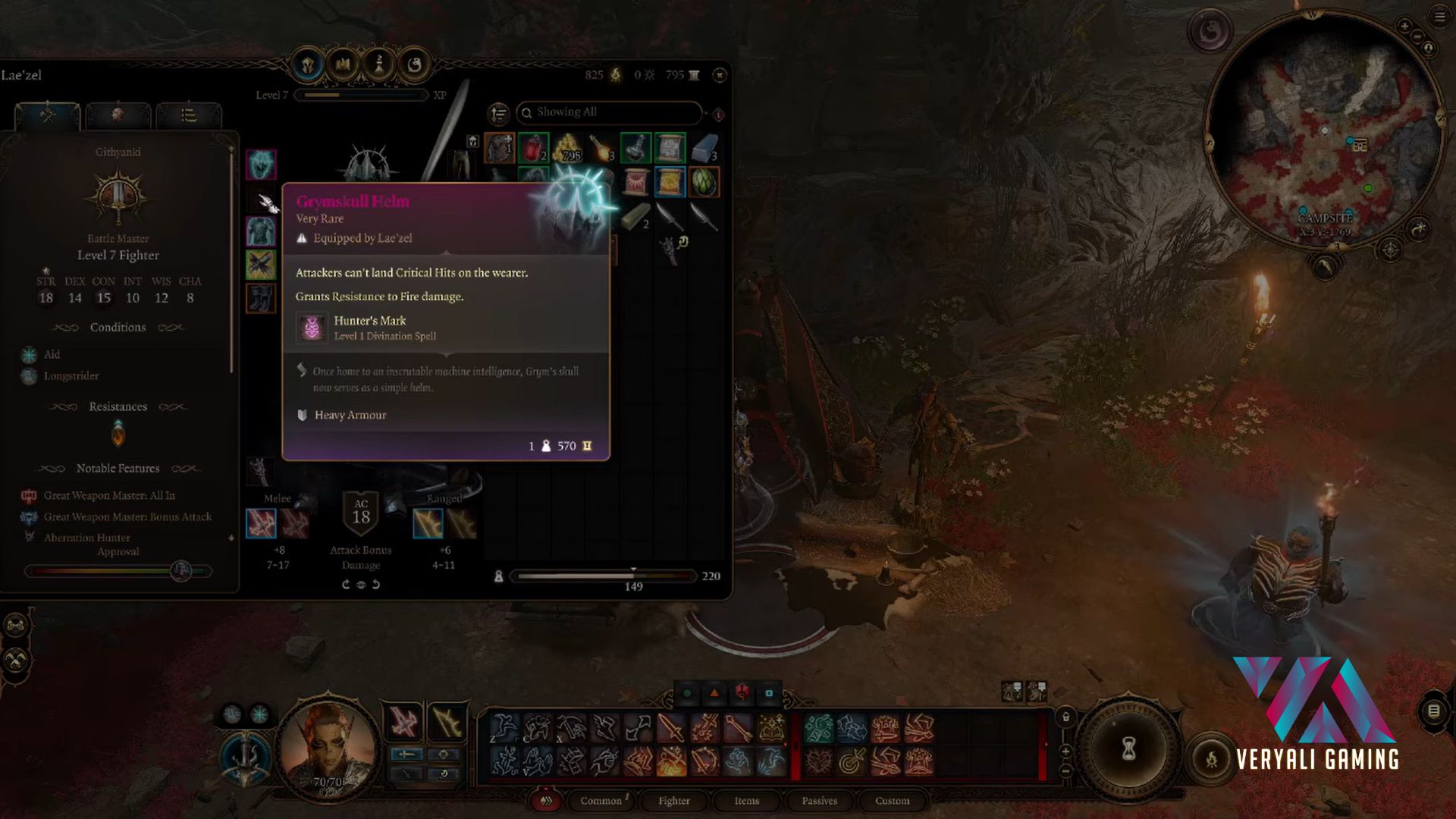Open the campsite minimap

pos(1325,129)
